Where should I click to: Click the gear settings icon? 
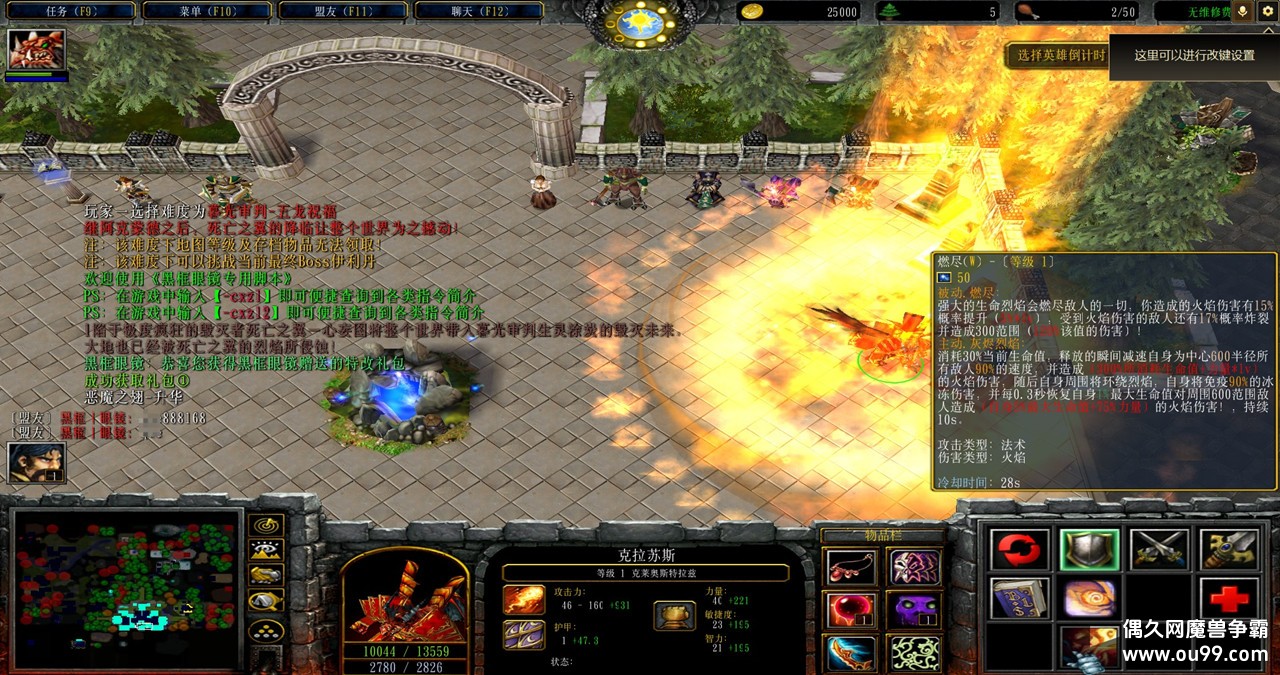pyautogui.click(x=1267, y=11)
